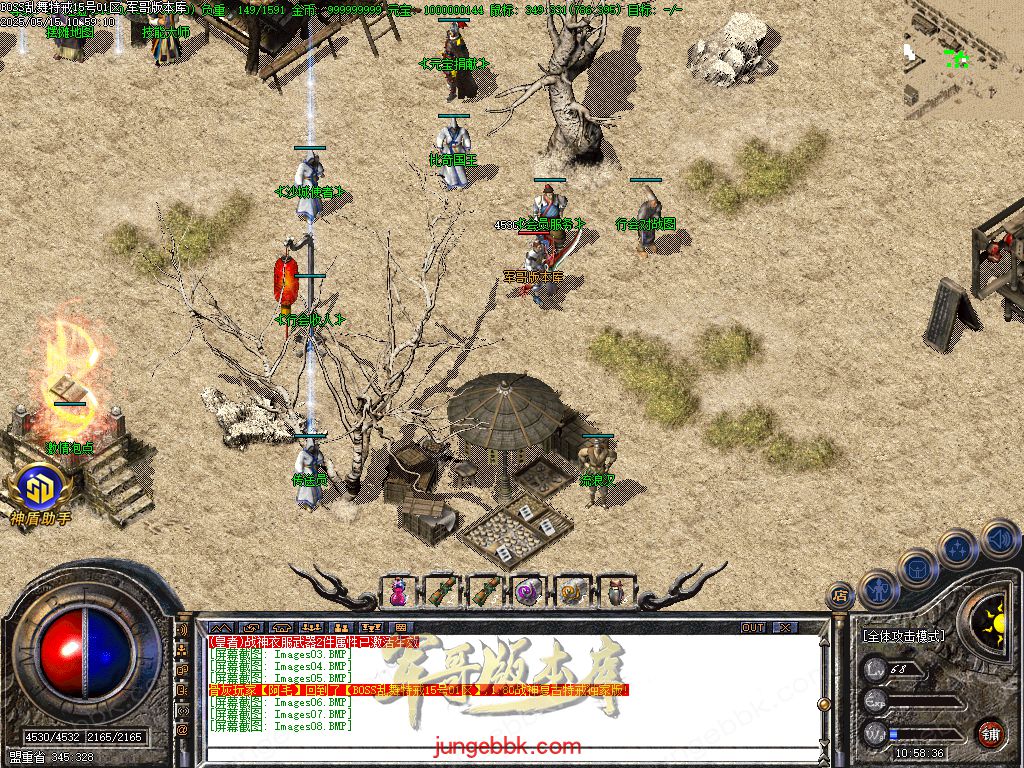Select the orange swirl scroll slot

571,592
